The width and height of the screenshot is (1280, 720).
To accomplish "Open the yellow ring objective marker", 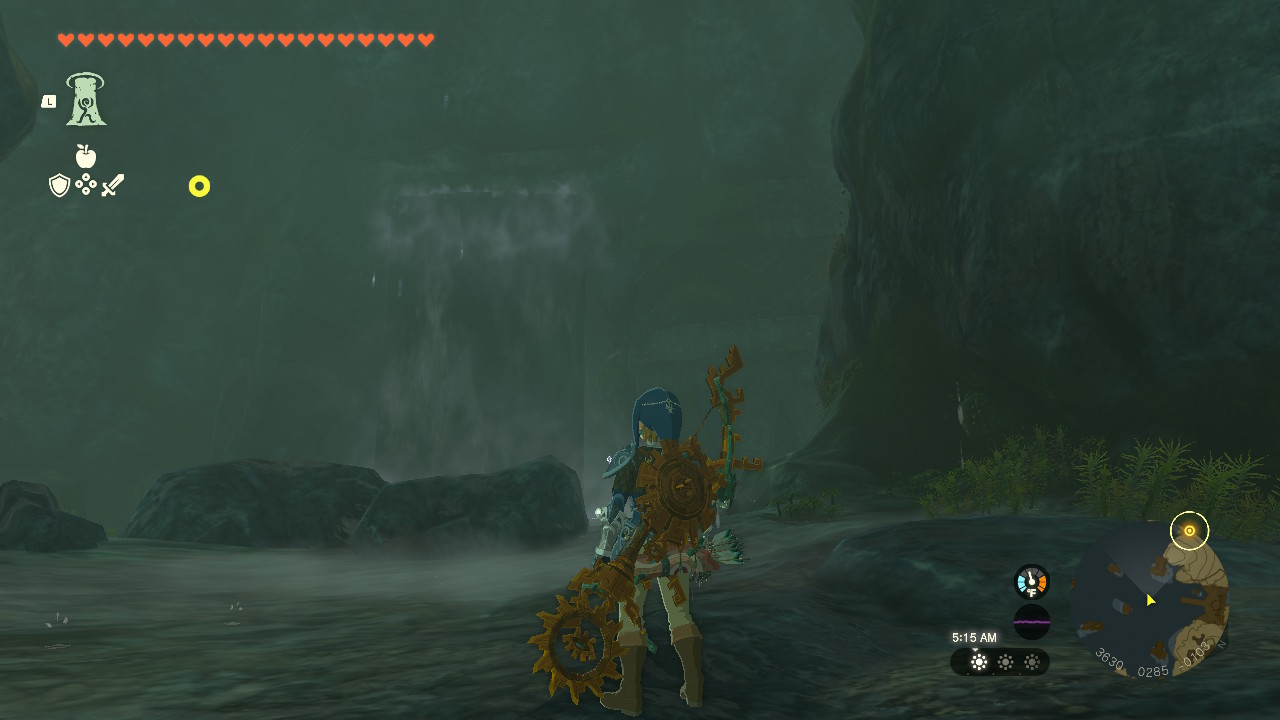I will pos(199,186).
